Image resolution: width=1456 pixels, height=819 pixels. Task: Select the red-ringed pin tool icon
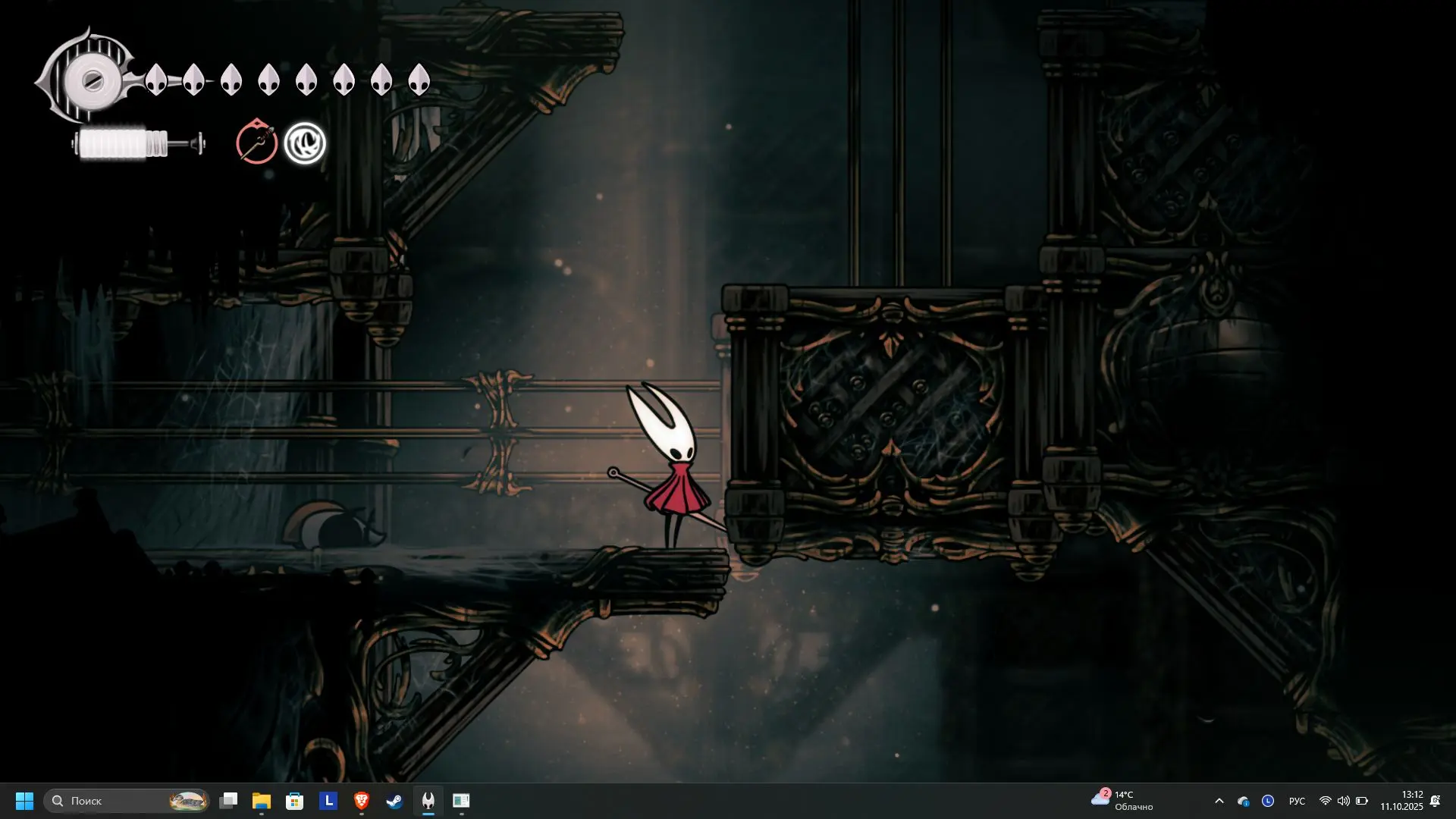pos(256,142)
